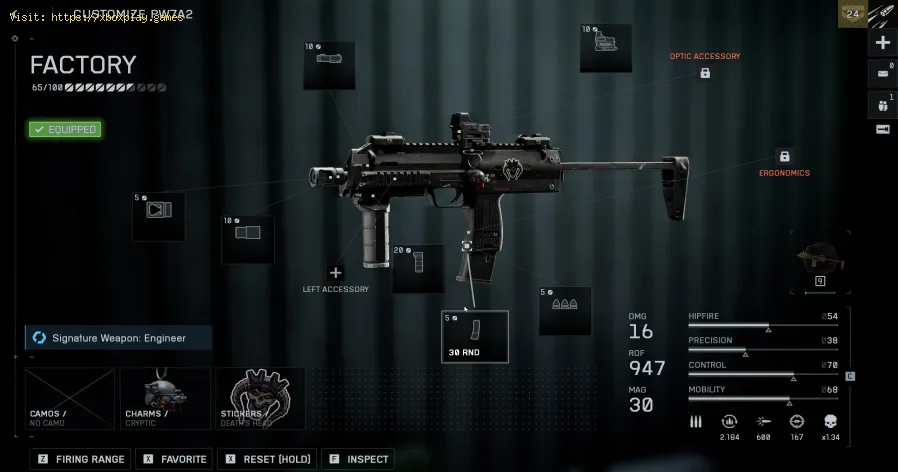Image resolution: width=898 pixels, height=472 pixels.
Task: Open the locked Ergonomics slot
Action: click(784, 157)
